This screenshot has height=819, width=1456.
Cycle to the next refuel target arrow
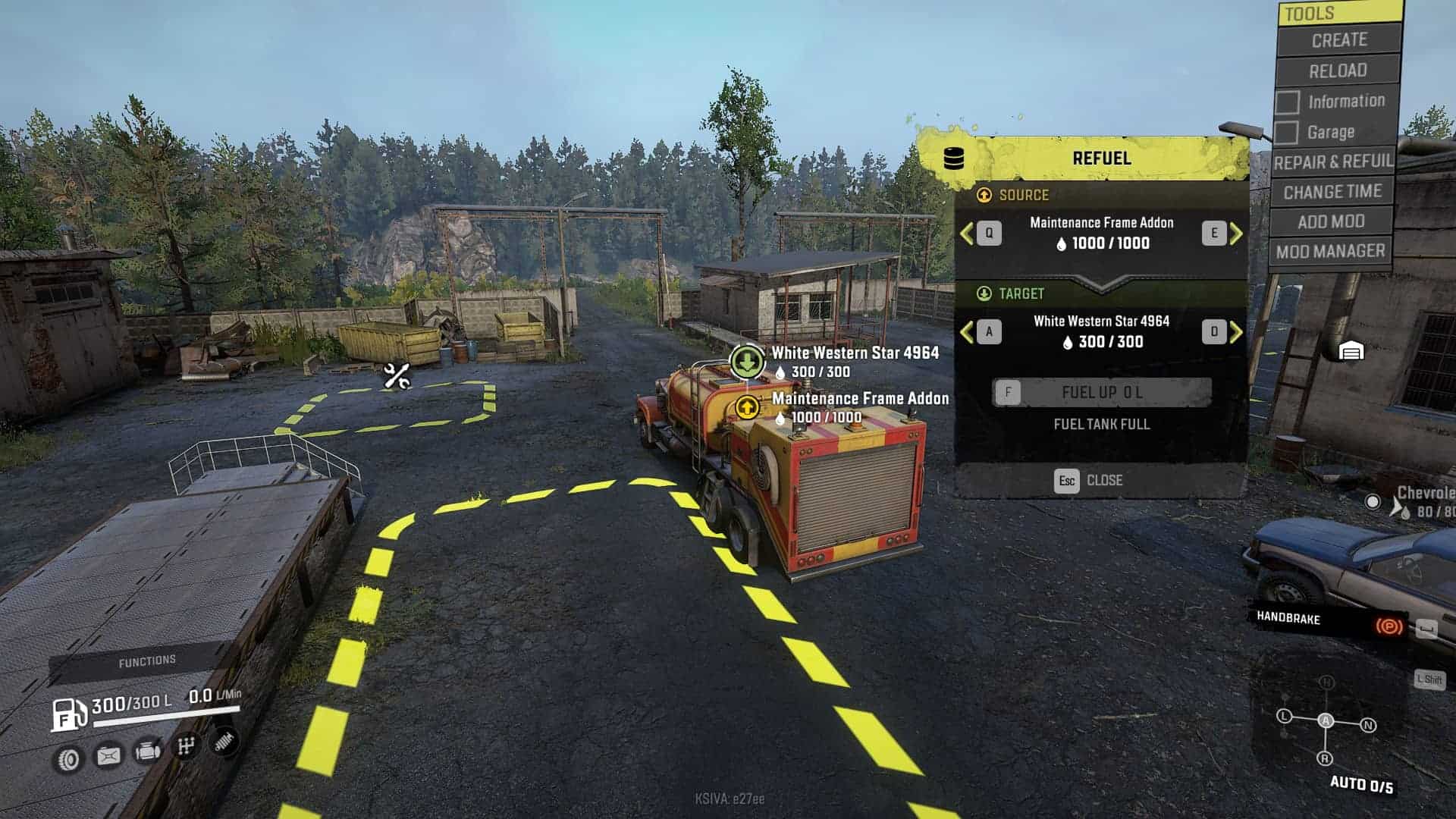click(1236, 331)
